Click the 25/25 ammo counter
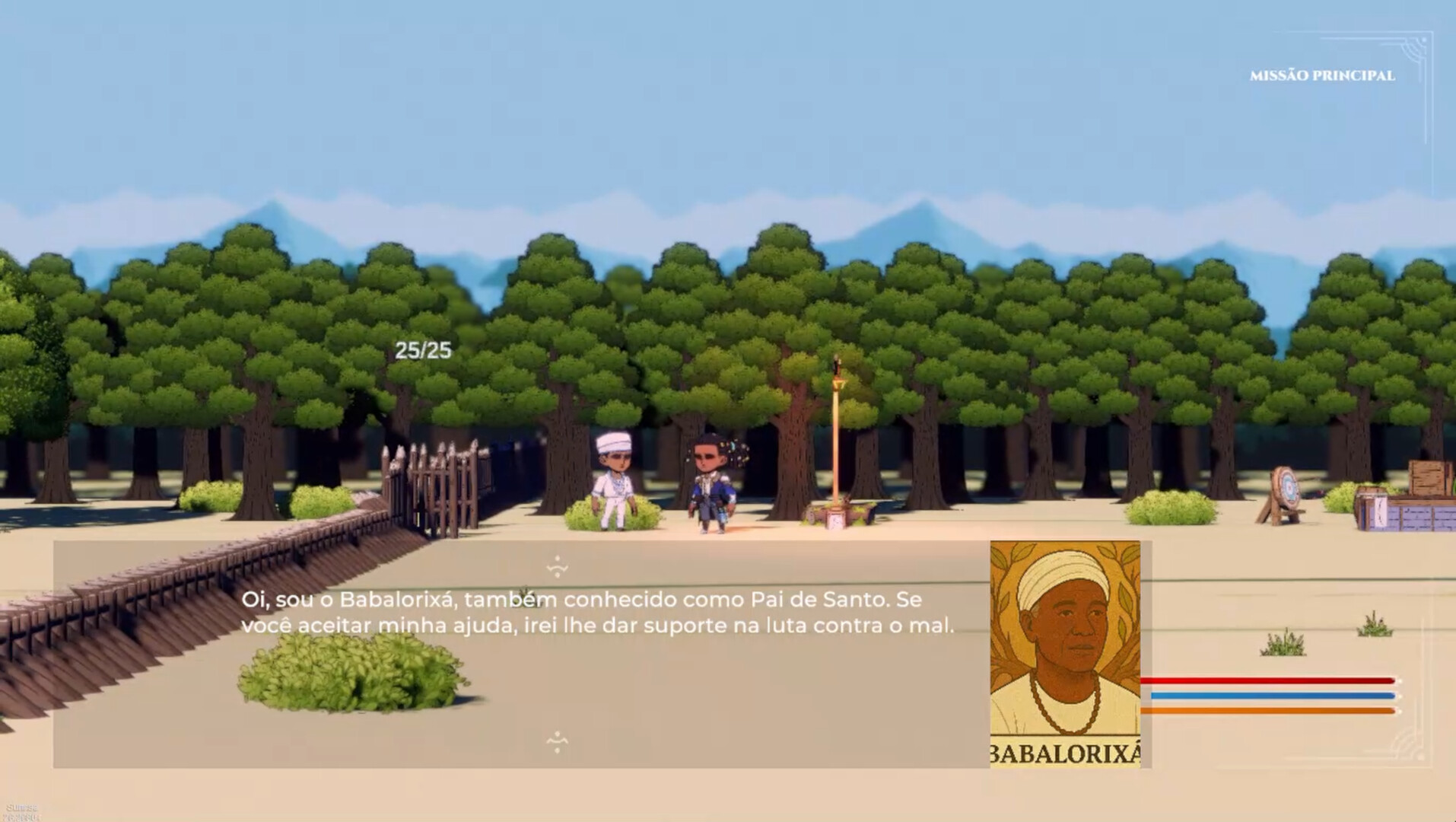The height and width of the screenshot is (822, 1456). [421, 352]
